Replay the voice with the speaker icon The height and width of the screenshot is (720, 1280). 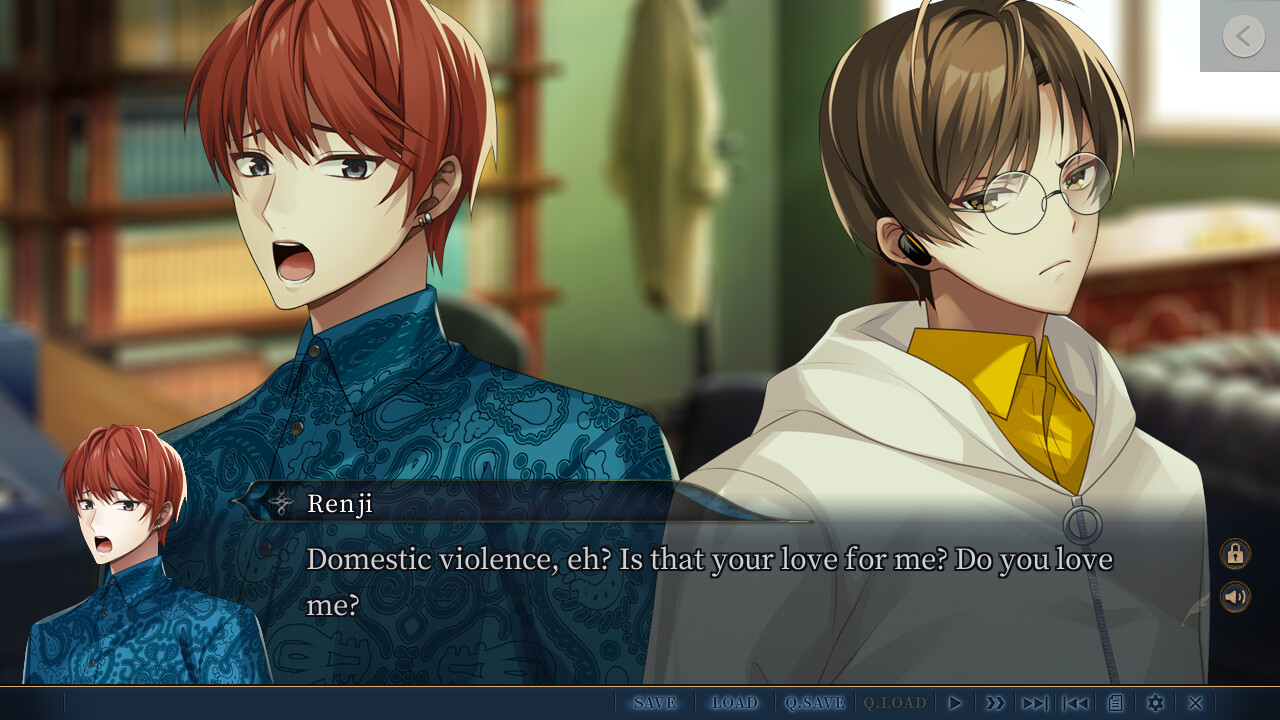pos(1235,597)
